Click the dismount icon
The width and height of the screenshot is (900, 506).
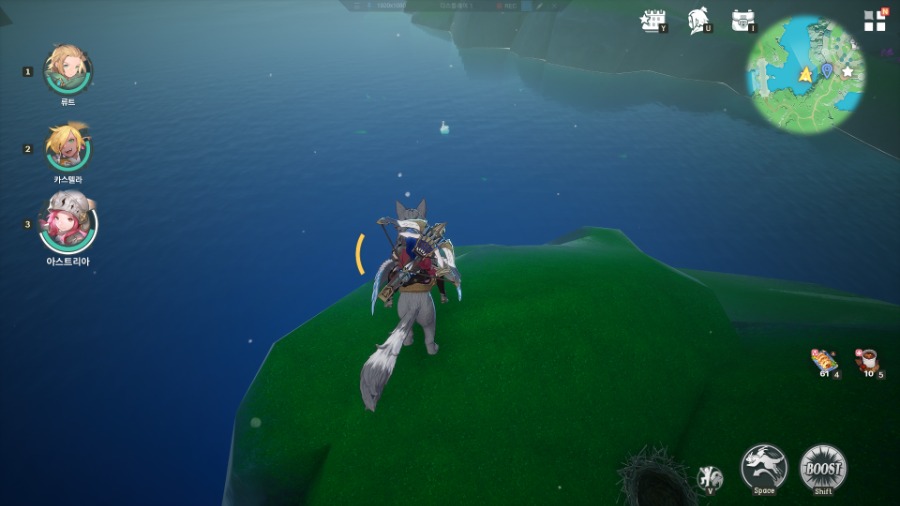pos(710,477)
